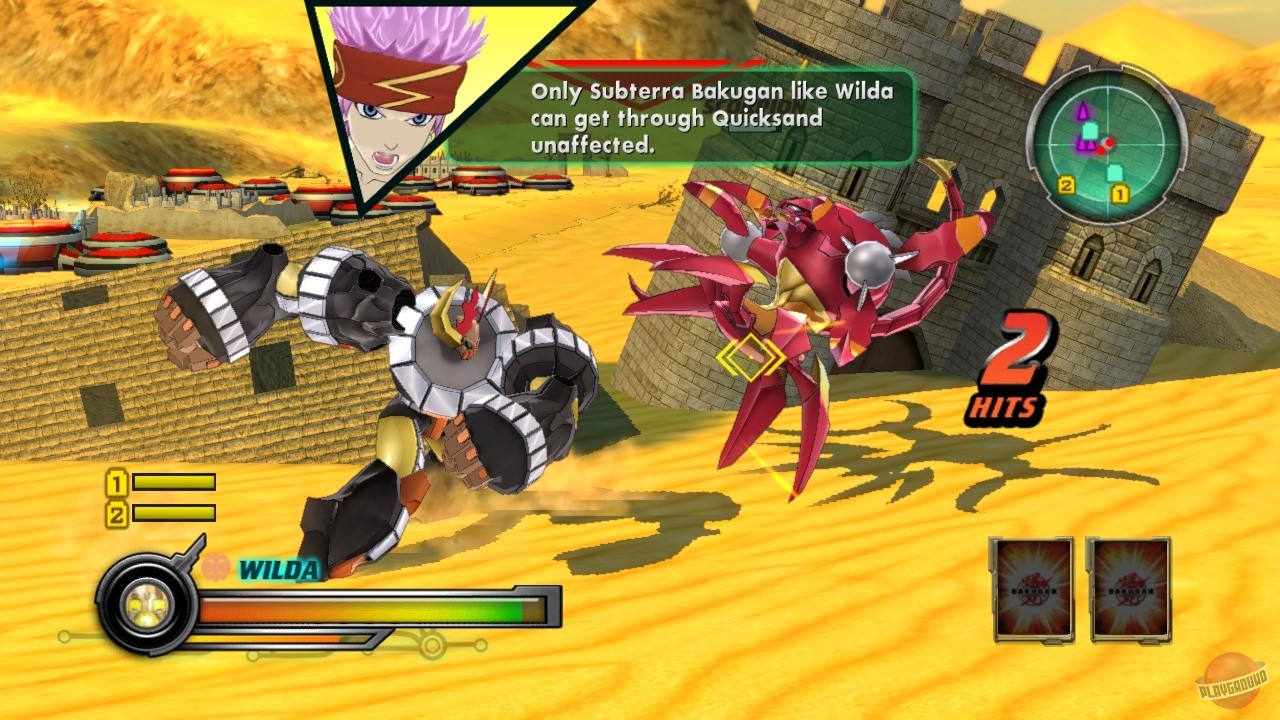Click the glowing Bakugan ball emblem in the HUD circle
The width and height of the screenshot is (1280, 720).
pos(145,605)
